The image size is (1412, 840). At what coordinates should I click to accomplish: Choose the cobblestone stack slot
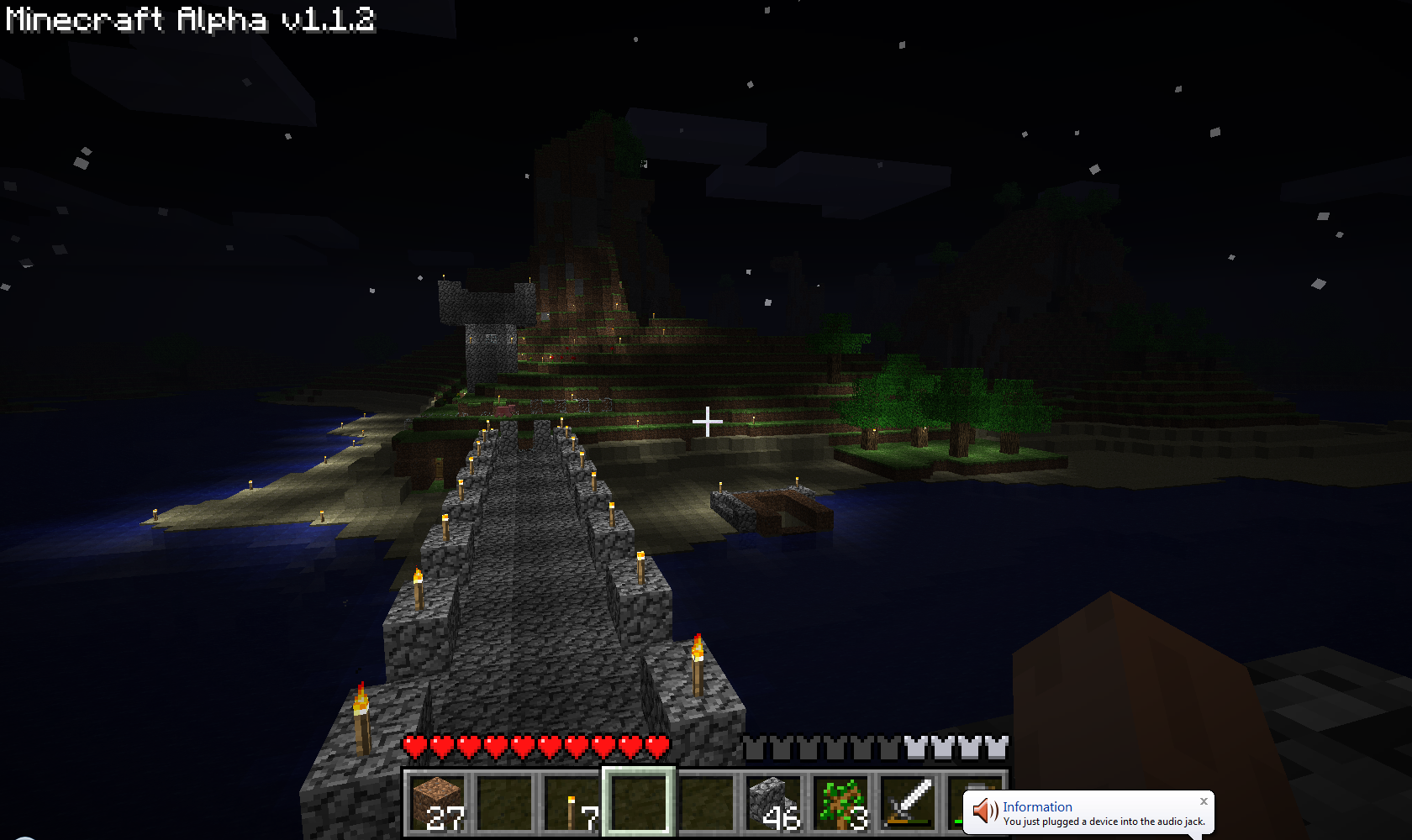(773, 802)
